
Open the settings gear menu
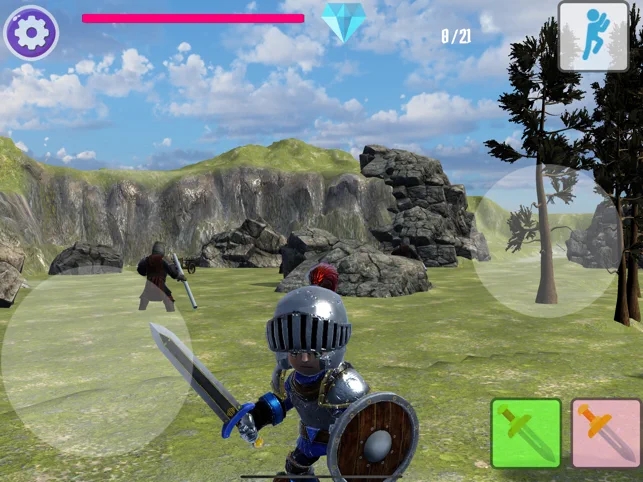click(31, 32)
